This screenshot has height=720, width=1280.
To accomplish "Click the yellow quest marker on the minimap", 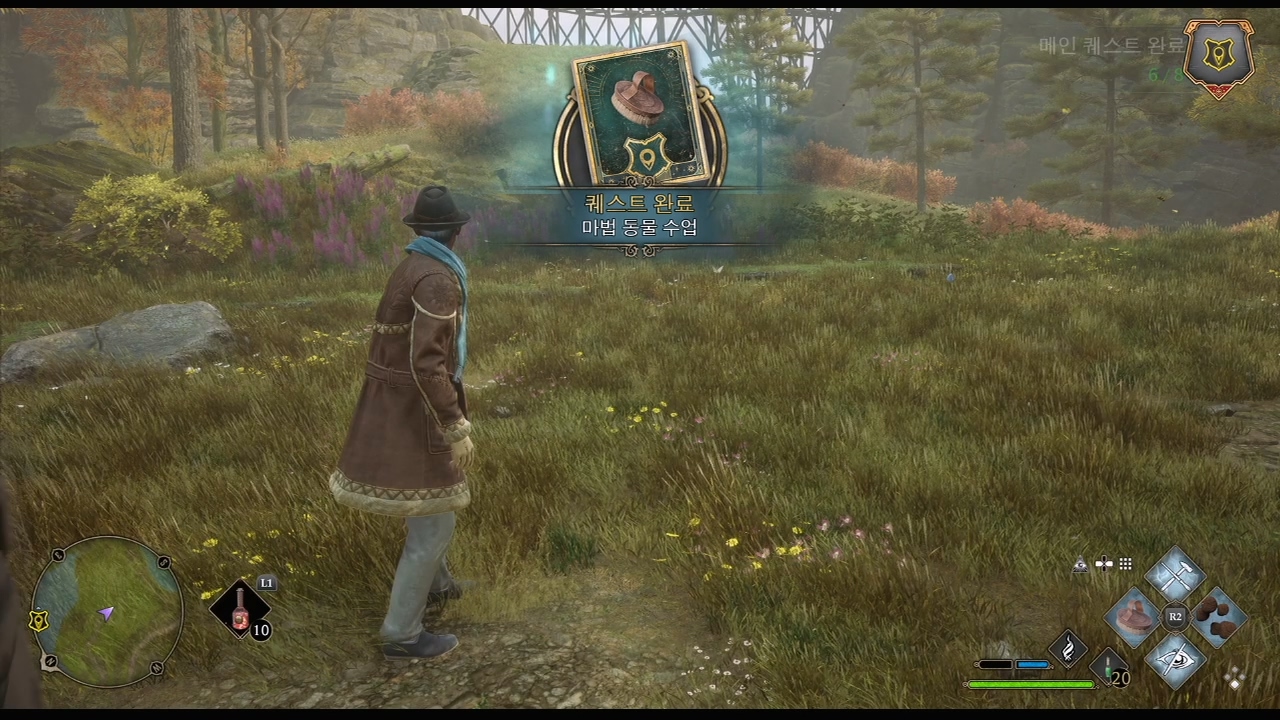I will tap(38, 620).
